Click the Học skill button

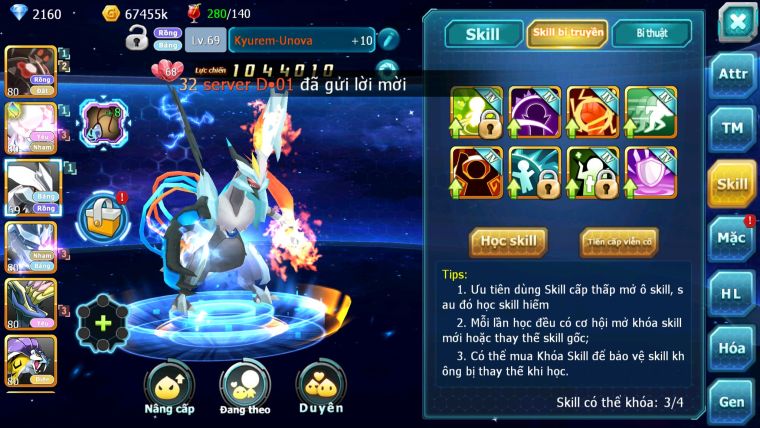(x=508, y=241)
